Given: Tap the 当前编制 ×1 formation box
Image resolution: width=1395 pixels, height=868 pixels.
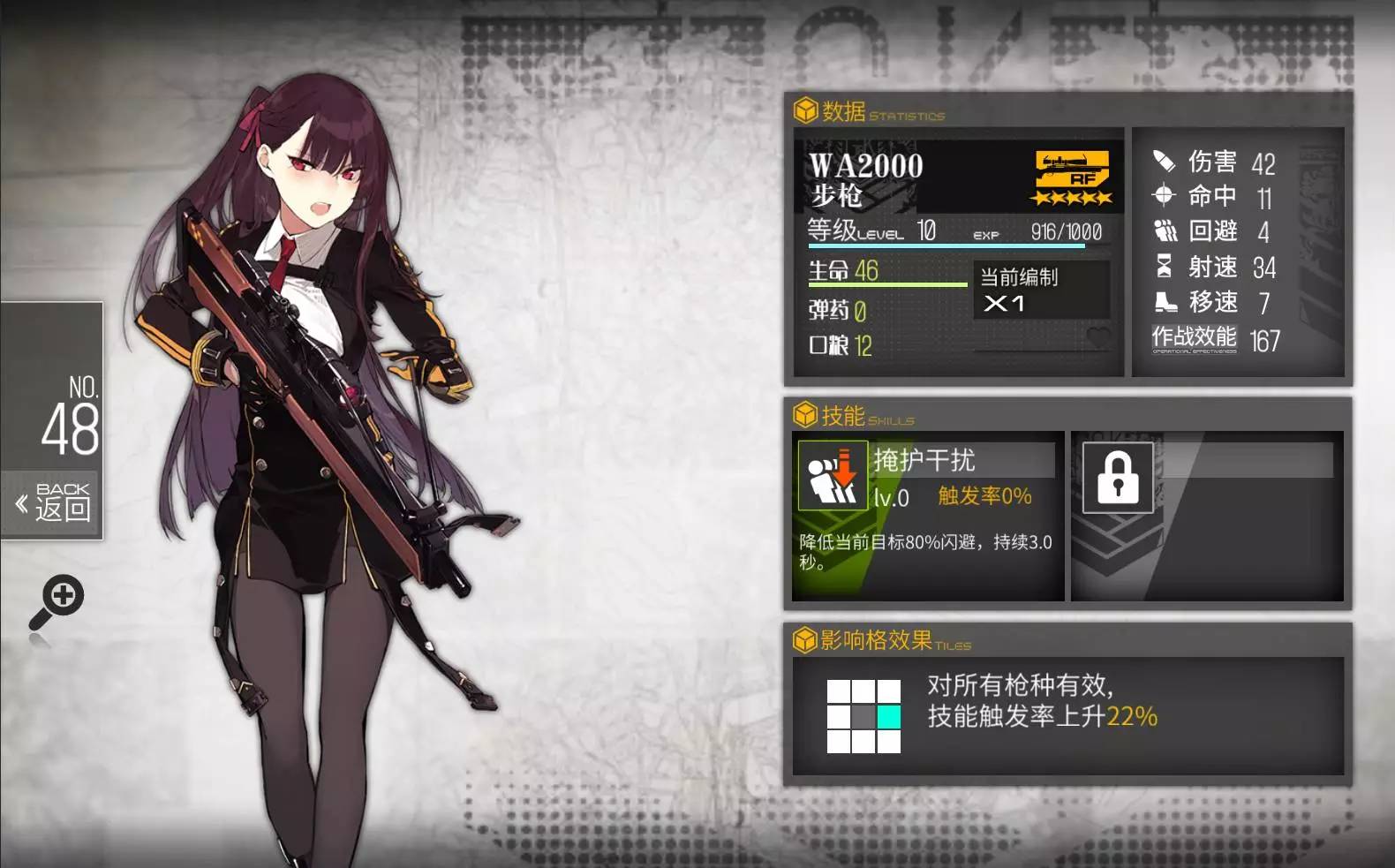Looking at the screenshot, I should click(1041, 290).
